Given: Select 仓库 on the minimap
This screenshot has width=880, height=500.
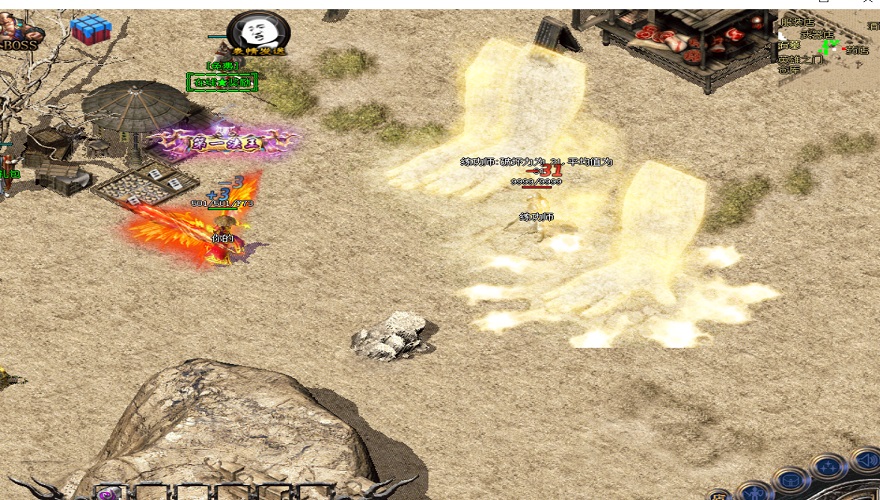Looking at the screenshot, I should (789, 69).
